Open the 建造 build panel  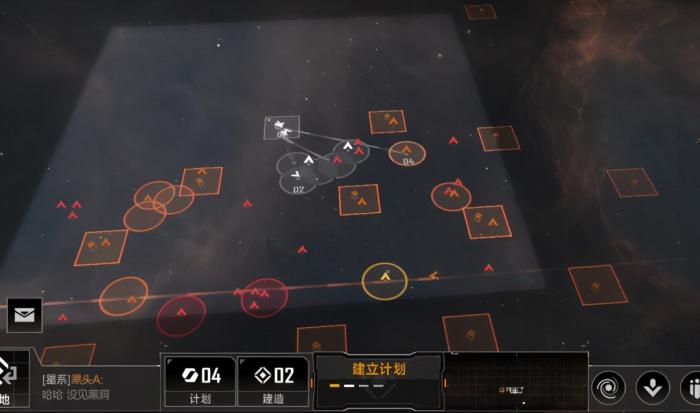273,381
